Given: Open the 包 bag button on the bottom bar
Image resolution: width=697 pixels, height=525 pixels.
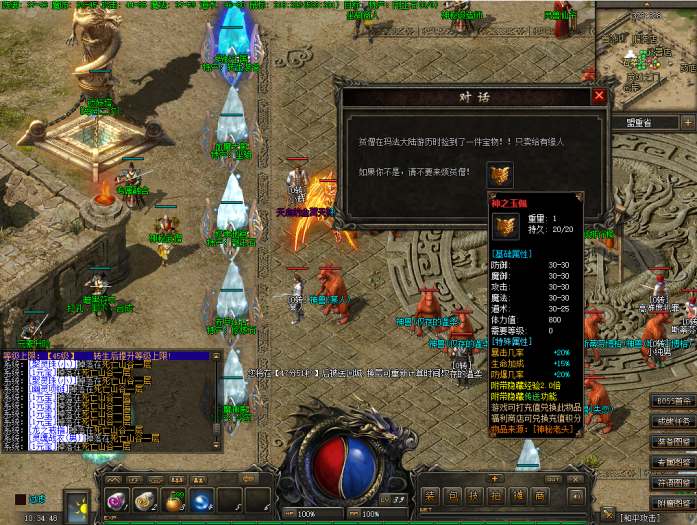Looking at the screenshot, I should click(451, 496).
